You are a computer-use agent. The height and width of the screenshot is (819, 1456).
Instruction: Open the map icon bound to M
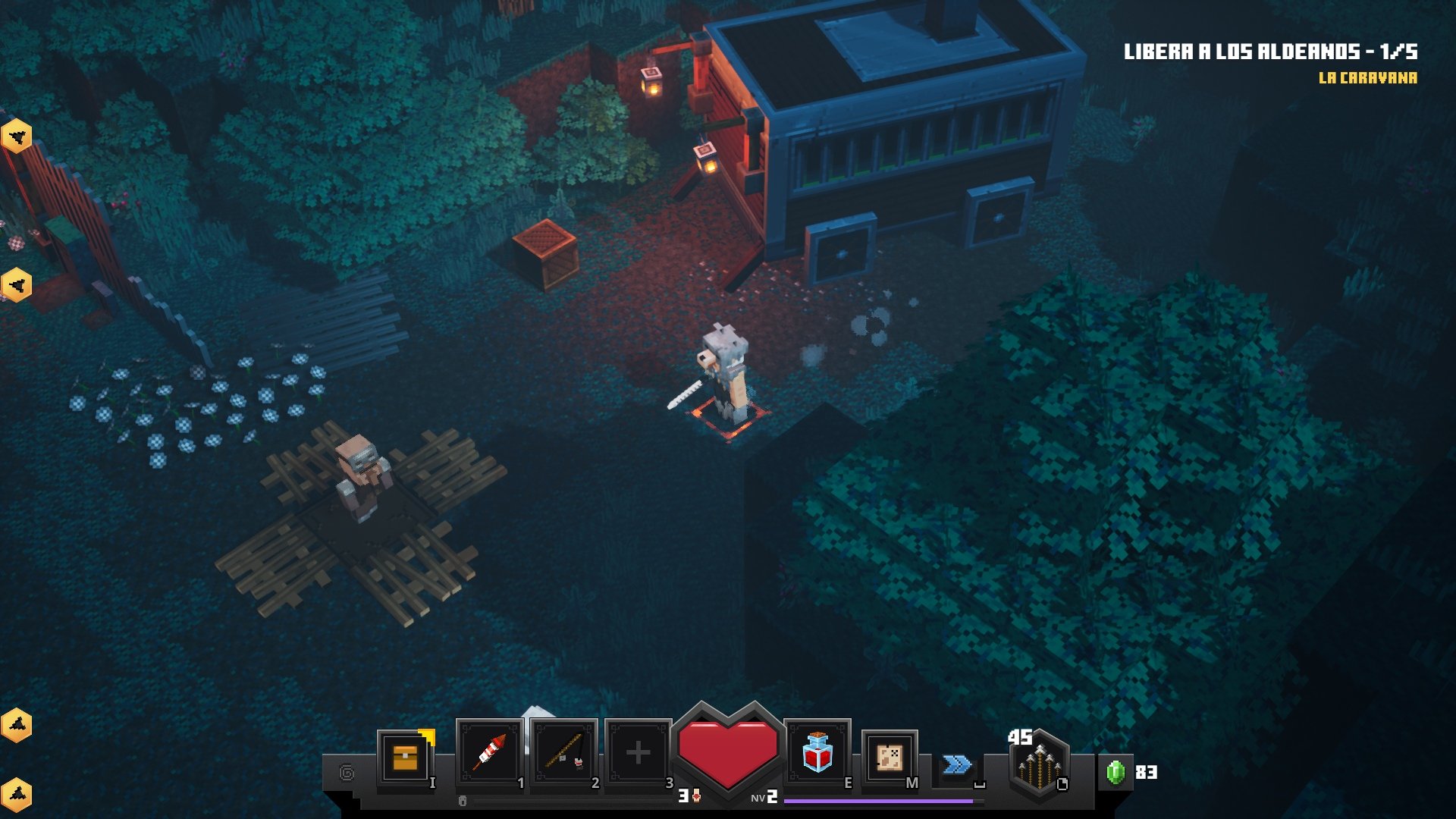click(x=889, y=757)
